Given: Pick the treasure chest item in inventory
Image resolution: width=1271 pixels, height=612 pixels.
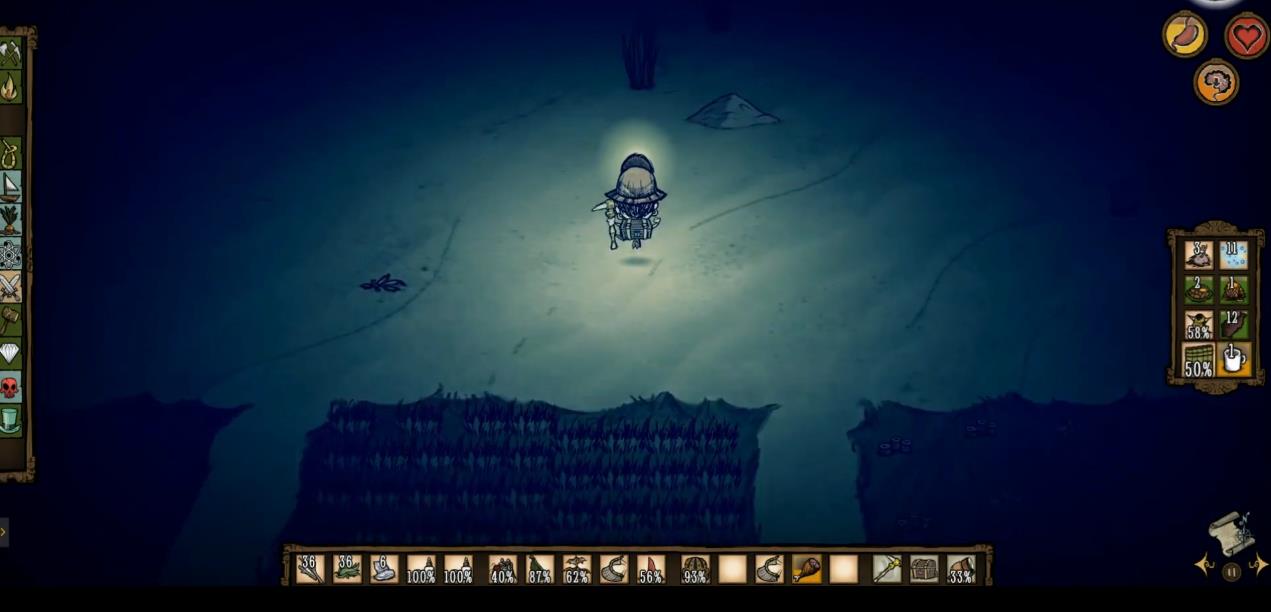Looking at the screenshot, I should [924, 569].
